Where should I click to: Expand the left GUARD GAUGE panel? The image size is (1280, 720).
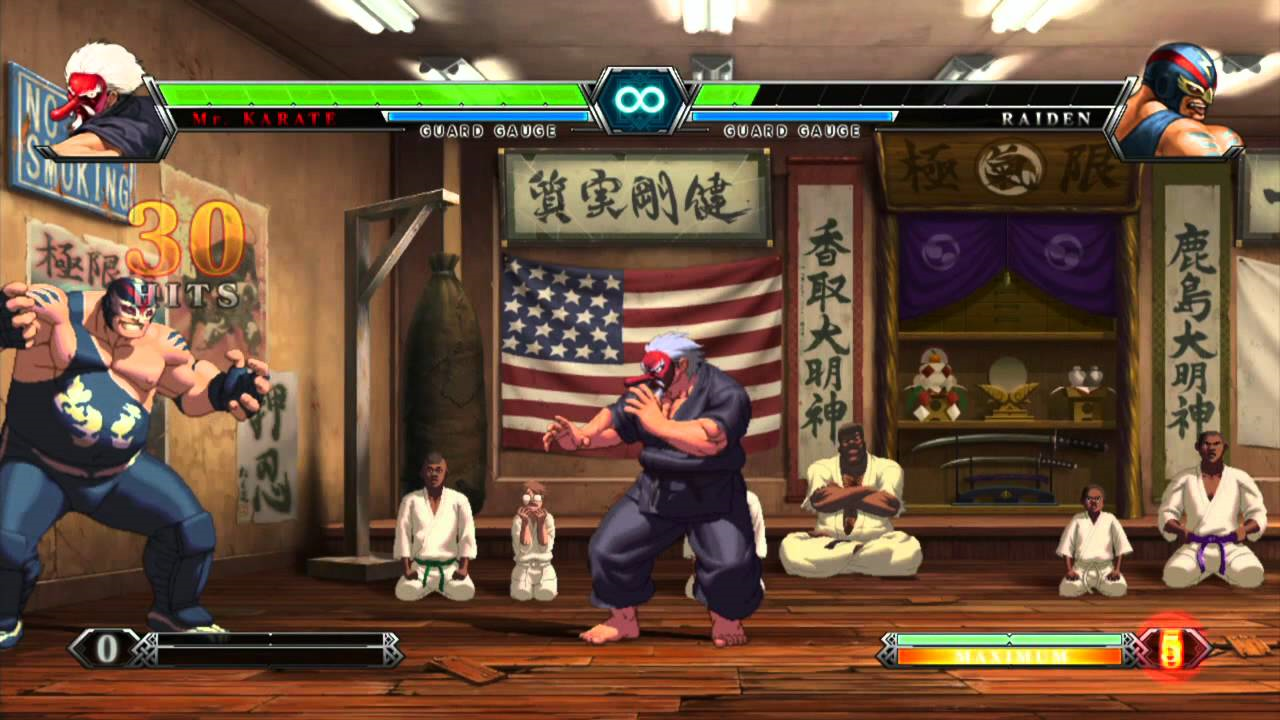(x=490, y=128)
